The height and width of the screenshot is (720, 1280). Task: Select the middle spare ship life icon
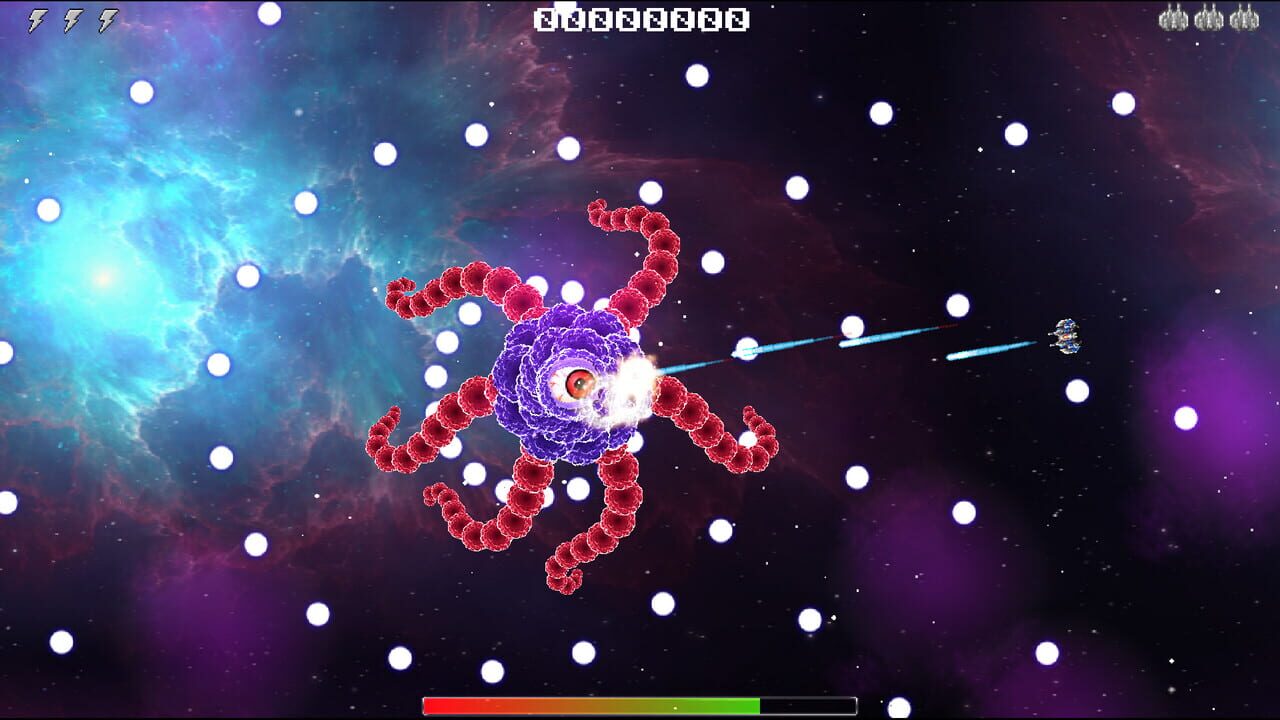[x=1212, y=17]
